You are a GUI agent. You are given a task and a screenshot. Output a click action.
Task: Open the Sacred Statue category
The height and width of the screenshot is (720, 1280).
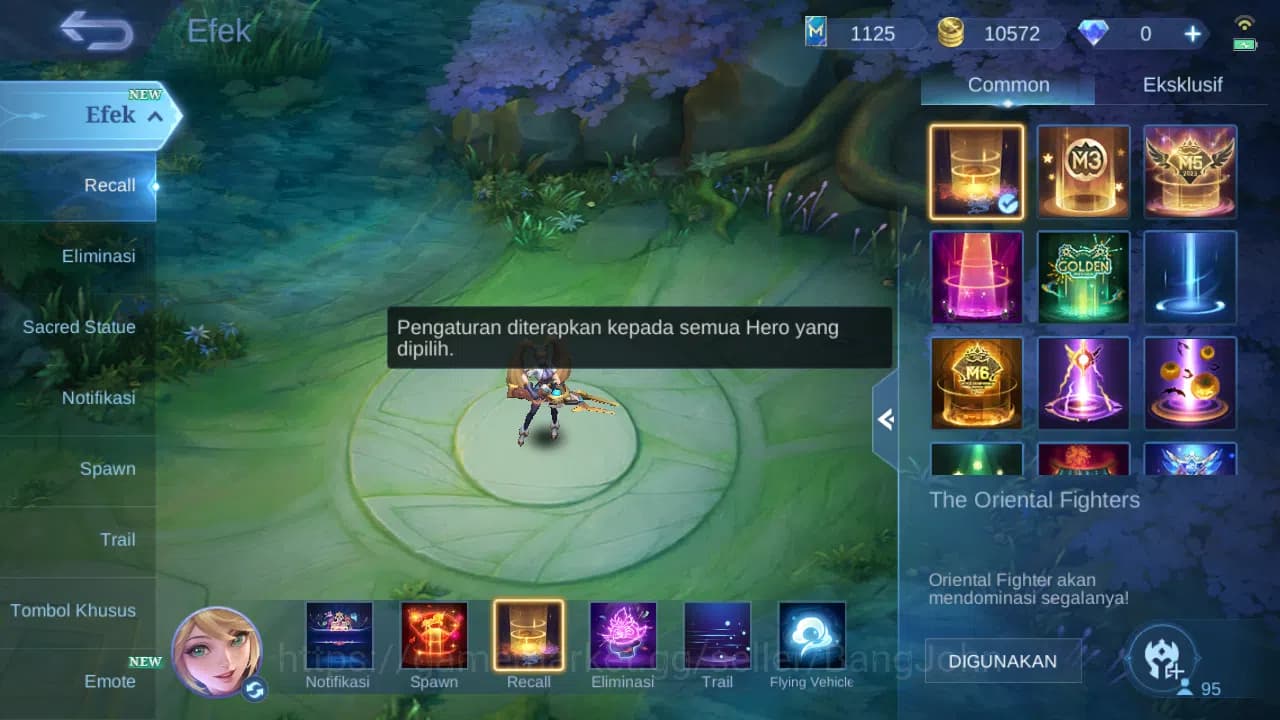tap(79, 327)
